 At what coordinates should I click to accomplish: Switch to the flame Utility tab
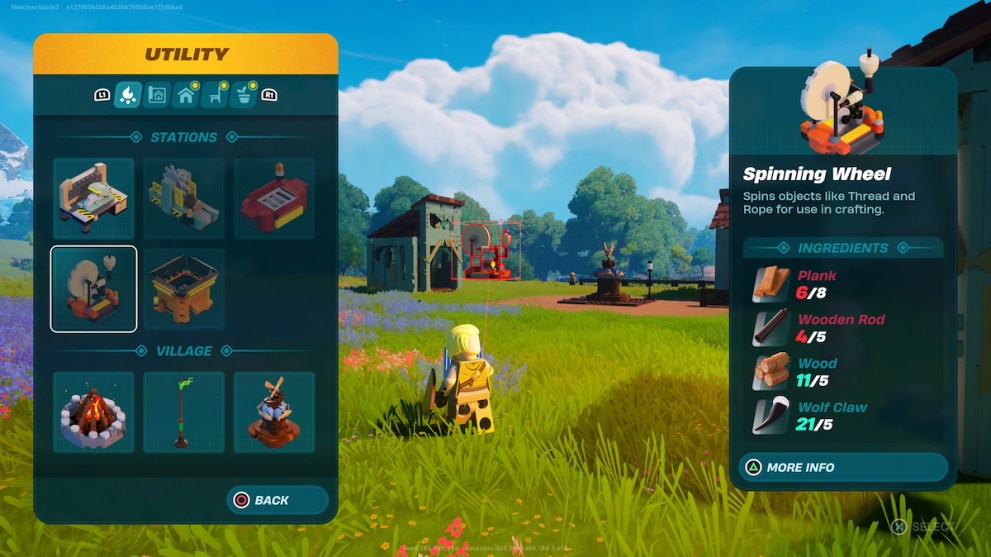pyautogui.click(x=127, y=95)
